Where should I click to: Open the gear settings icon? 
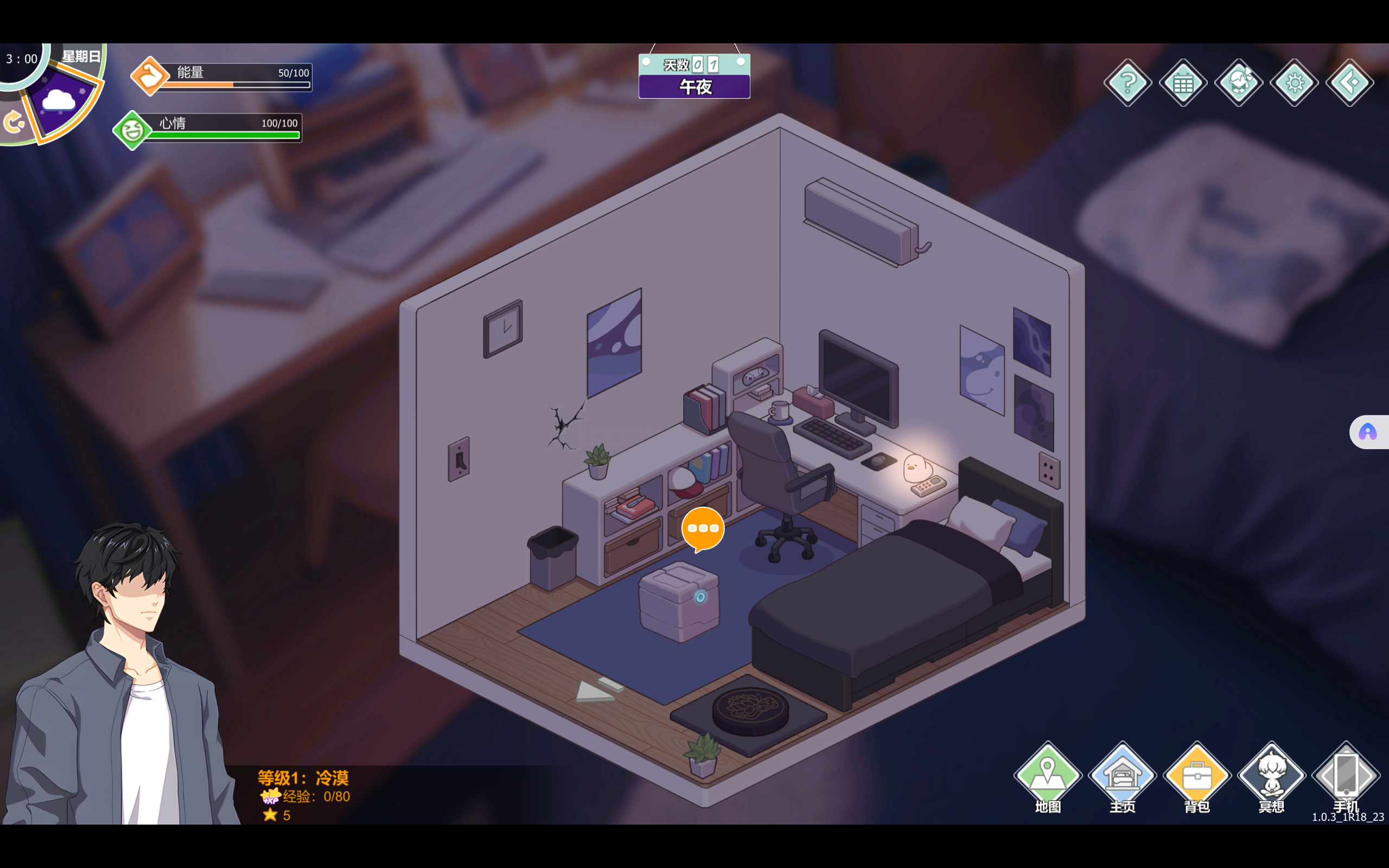coord(1294,82)
